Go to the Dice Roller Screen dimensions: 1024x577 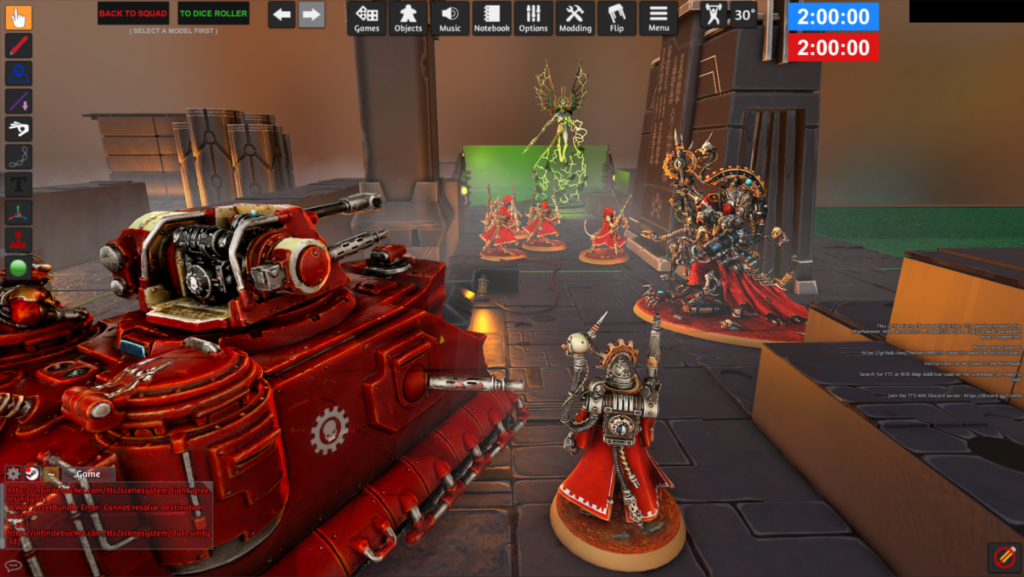pyautogui.click(x=214, y=13)
